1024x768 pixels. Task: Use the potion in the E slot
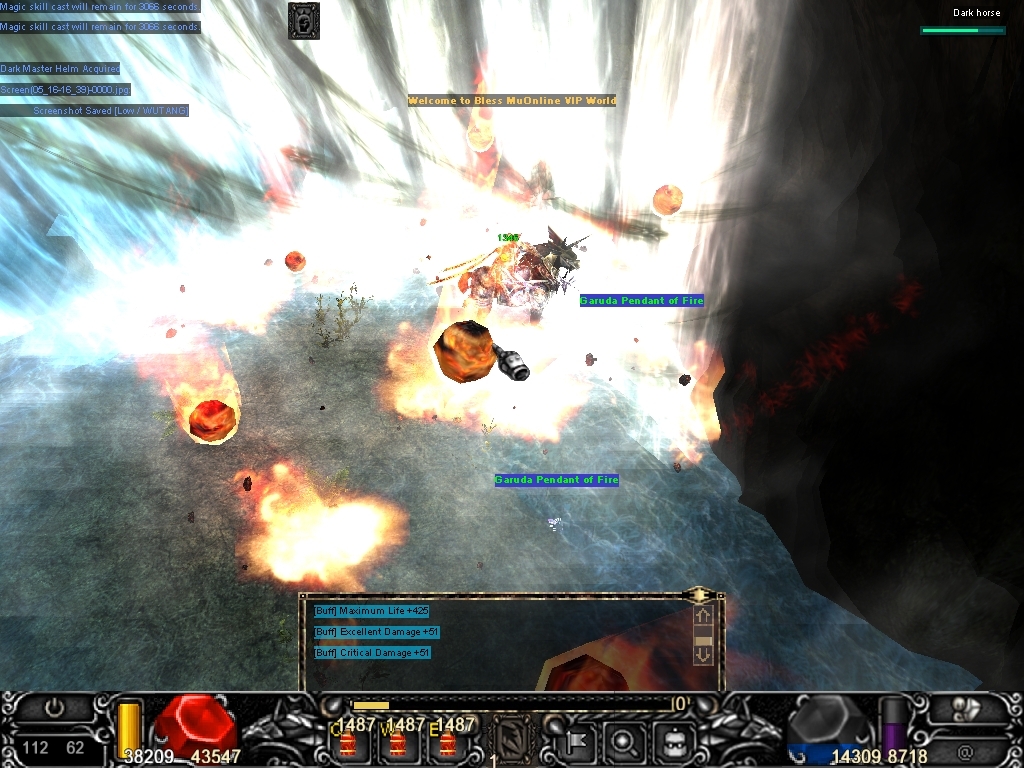click(x=446, y=742)
